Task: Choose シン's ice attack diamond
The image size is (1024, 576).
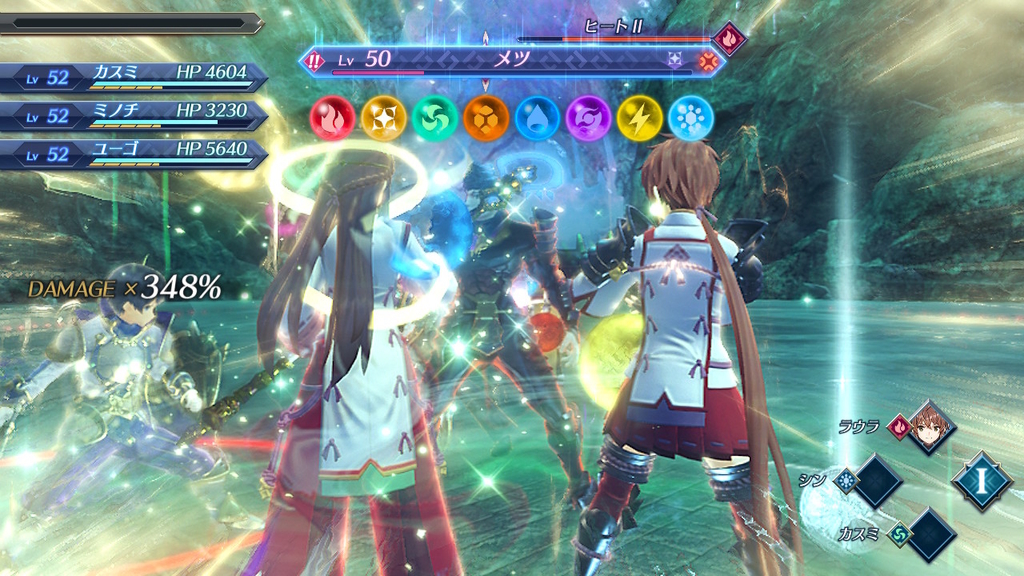Action: click(x=877, y=482)
